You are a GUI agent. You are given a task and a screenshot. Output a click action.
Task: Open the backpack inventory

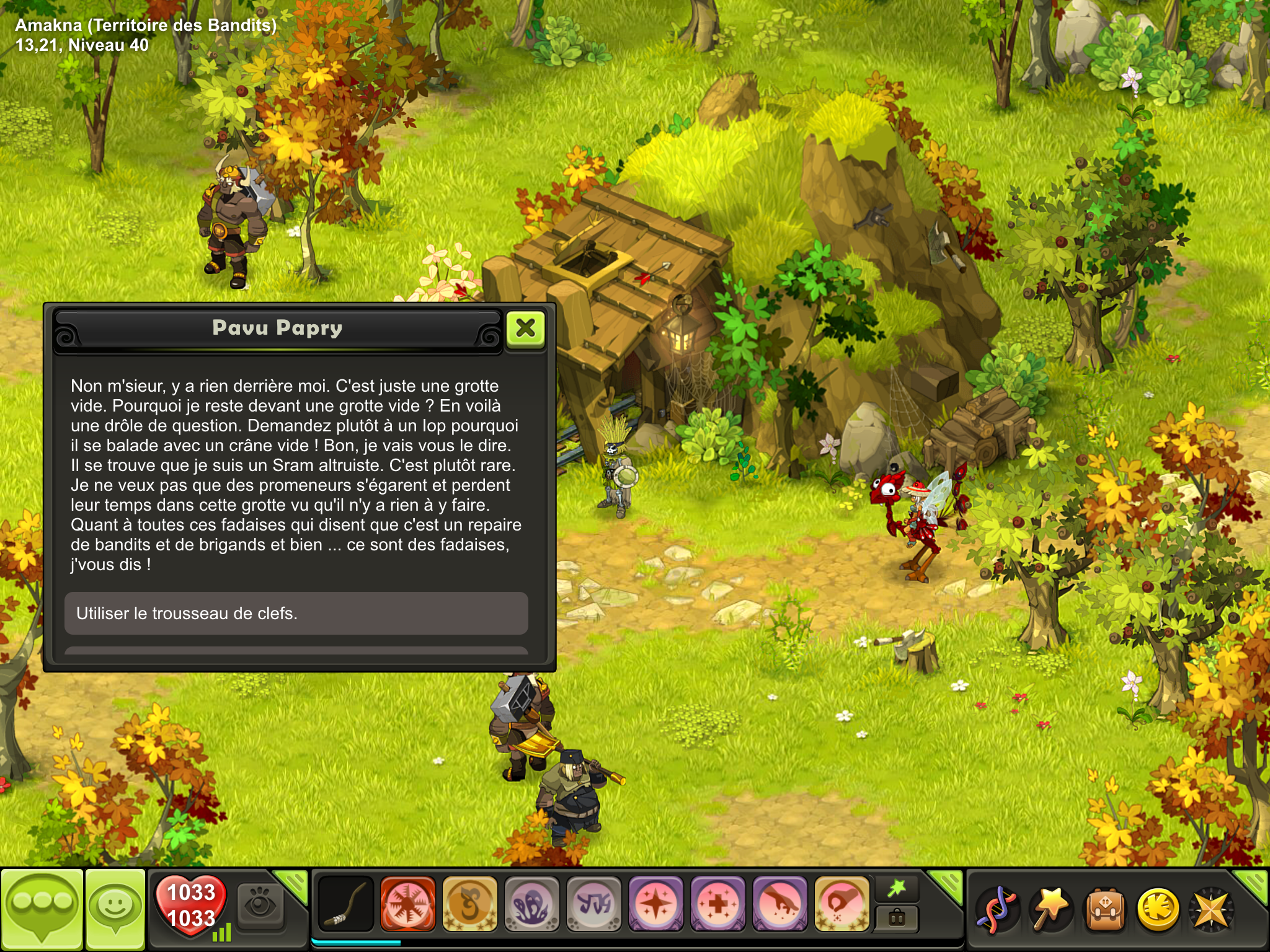point(1104,910)
